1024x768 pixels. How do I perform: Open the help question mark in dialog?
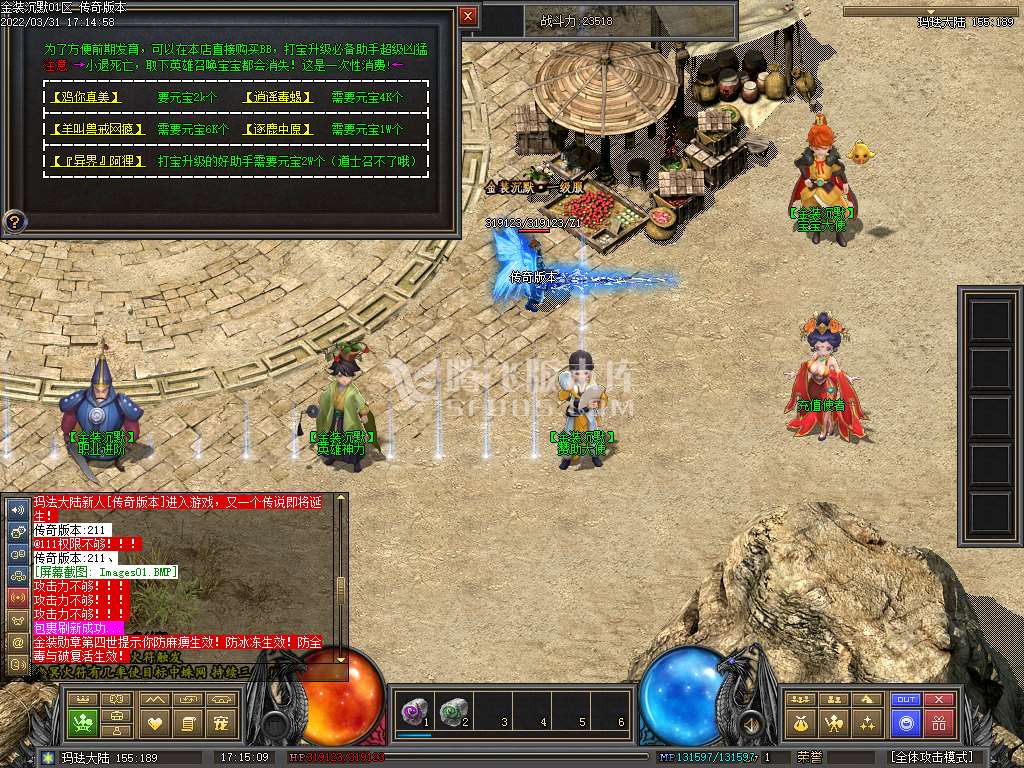tap(14, 220)
